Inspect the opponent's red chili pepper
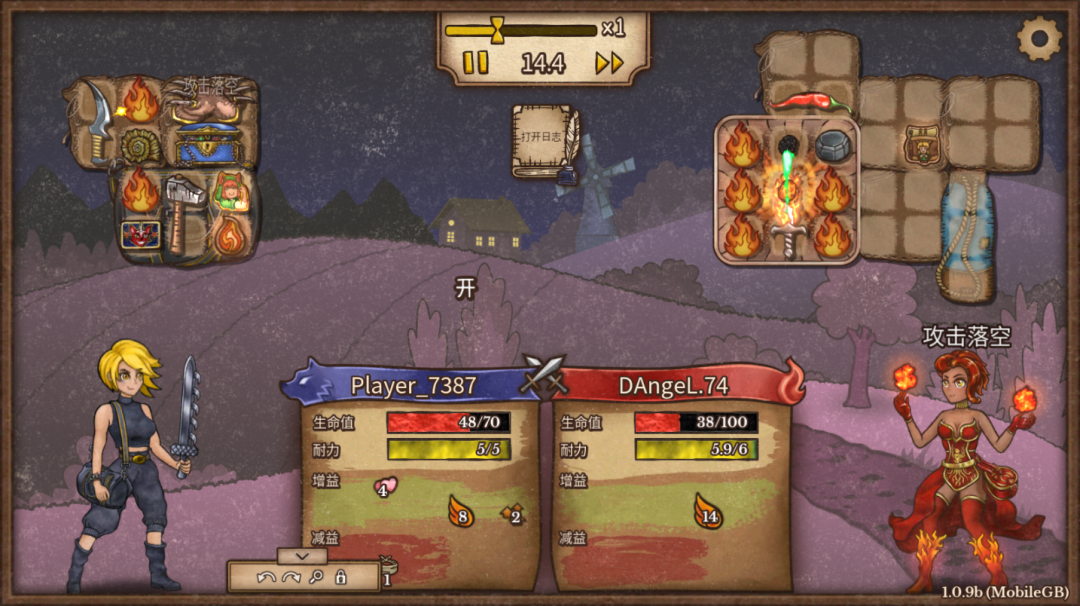1080x606 pixels. (809, 101)
